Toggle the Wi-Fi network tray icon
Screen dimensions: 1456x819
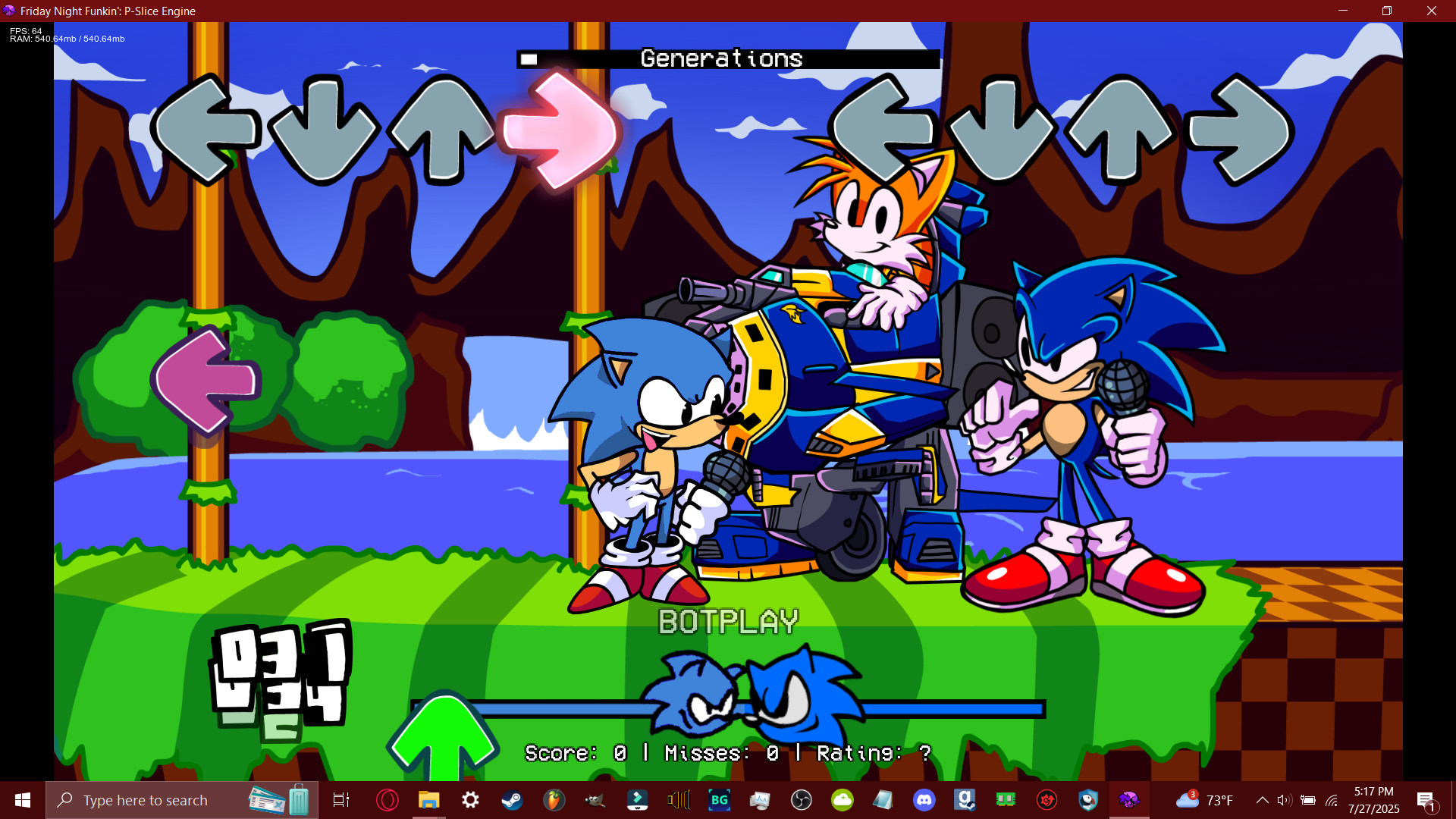pyautogui.click(x=1332, y=799)
